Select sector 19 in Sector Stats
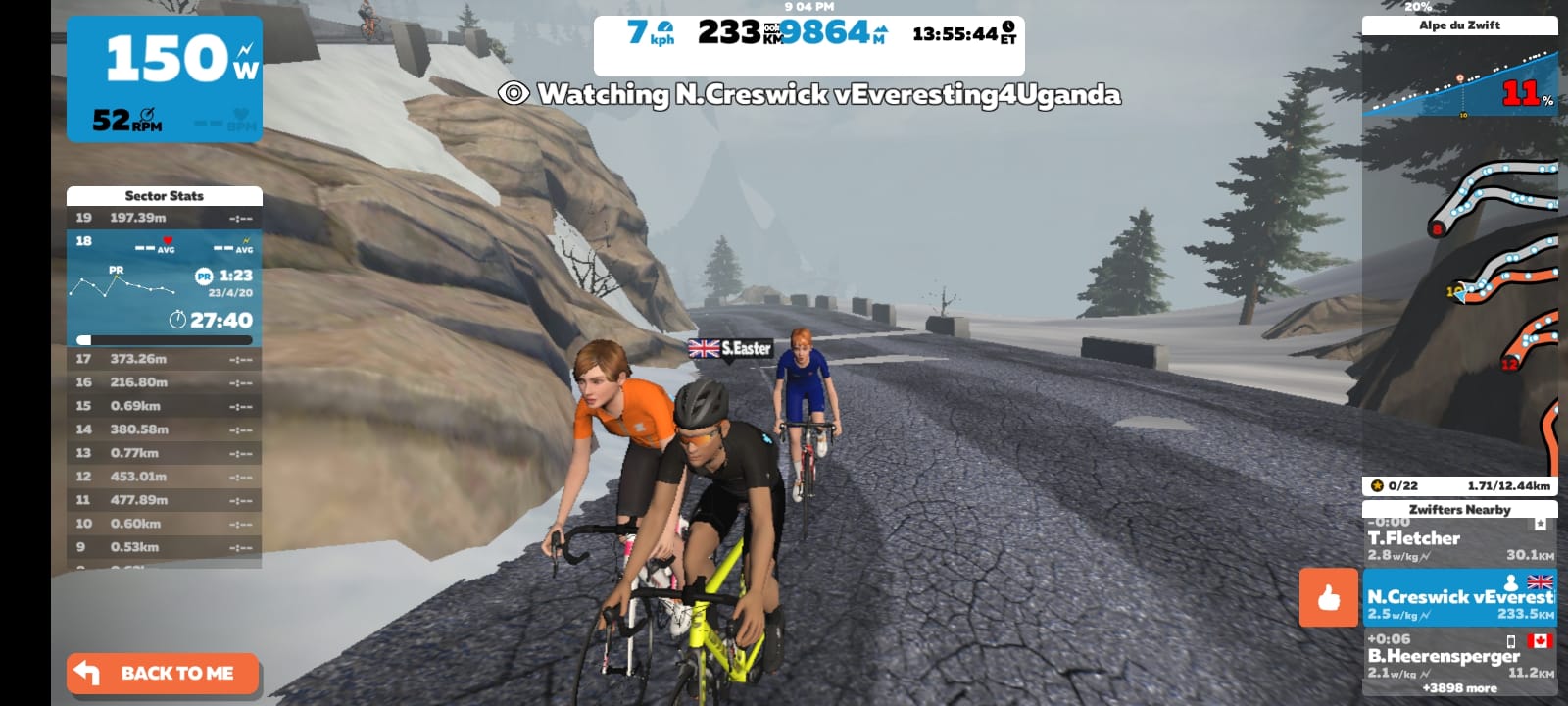Screen dimensions: 1568x706 (x=164, y=218)
